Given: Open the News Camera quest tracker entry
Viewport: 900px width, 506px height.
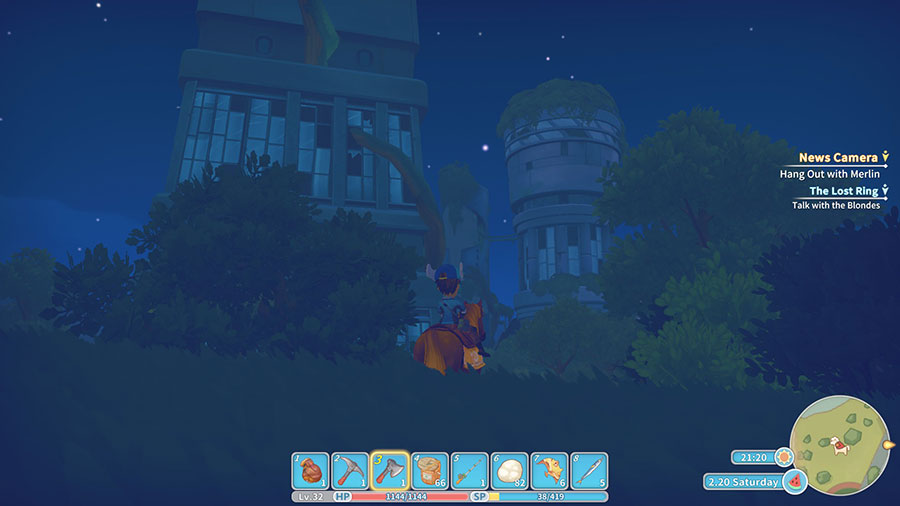Looking at the screenshot, I should (x=838, y=158).
